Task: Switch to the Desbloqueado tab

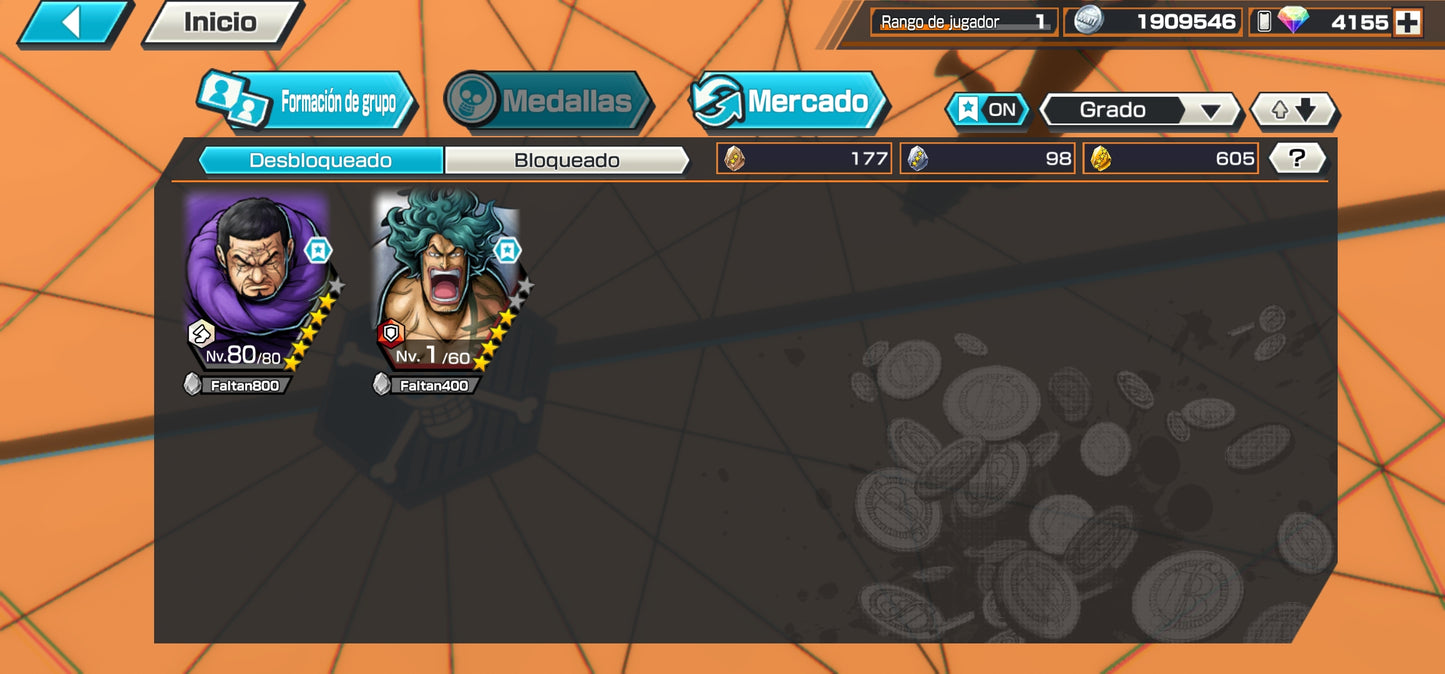Action: pyautogui.click(x=320, y=160)
